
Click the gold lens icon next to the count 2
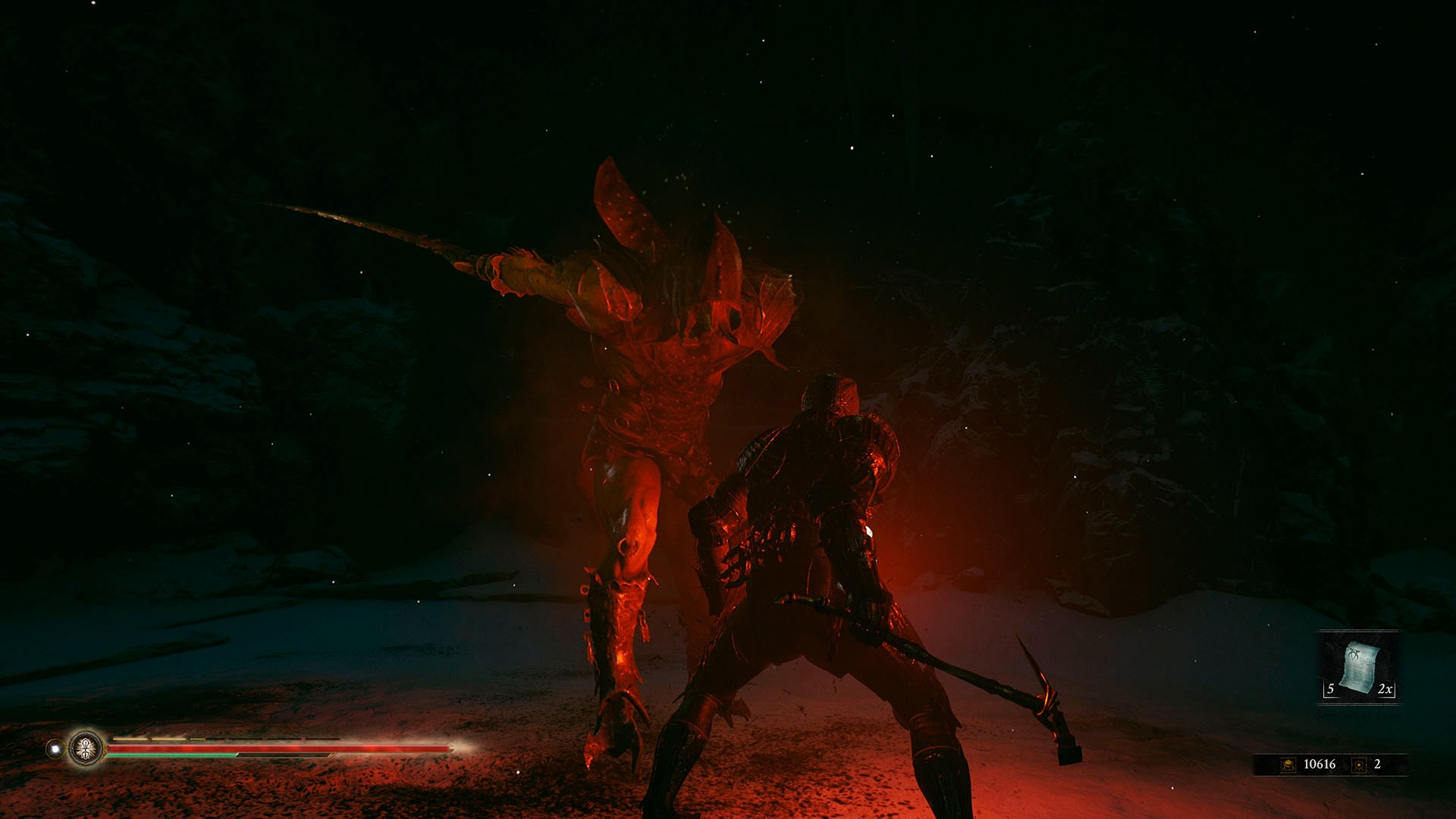tap(1357, 764)
